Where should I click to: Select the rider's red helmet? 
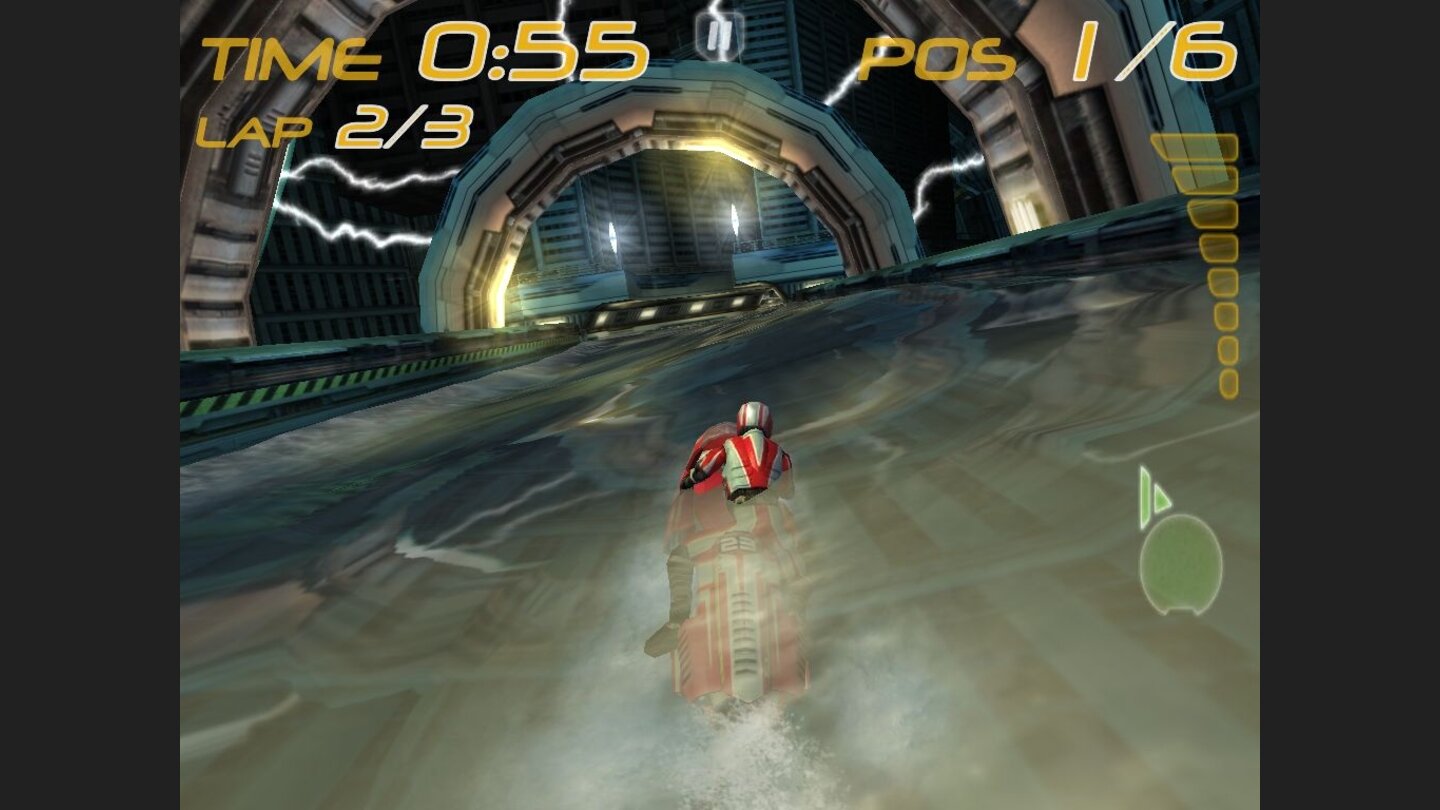755,415
